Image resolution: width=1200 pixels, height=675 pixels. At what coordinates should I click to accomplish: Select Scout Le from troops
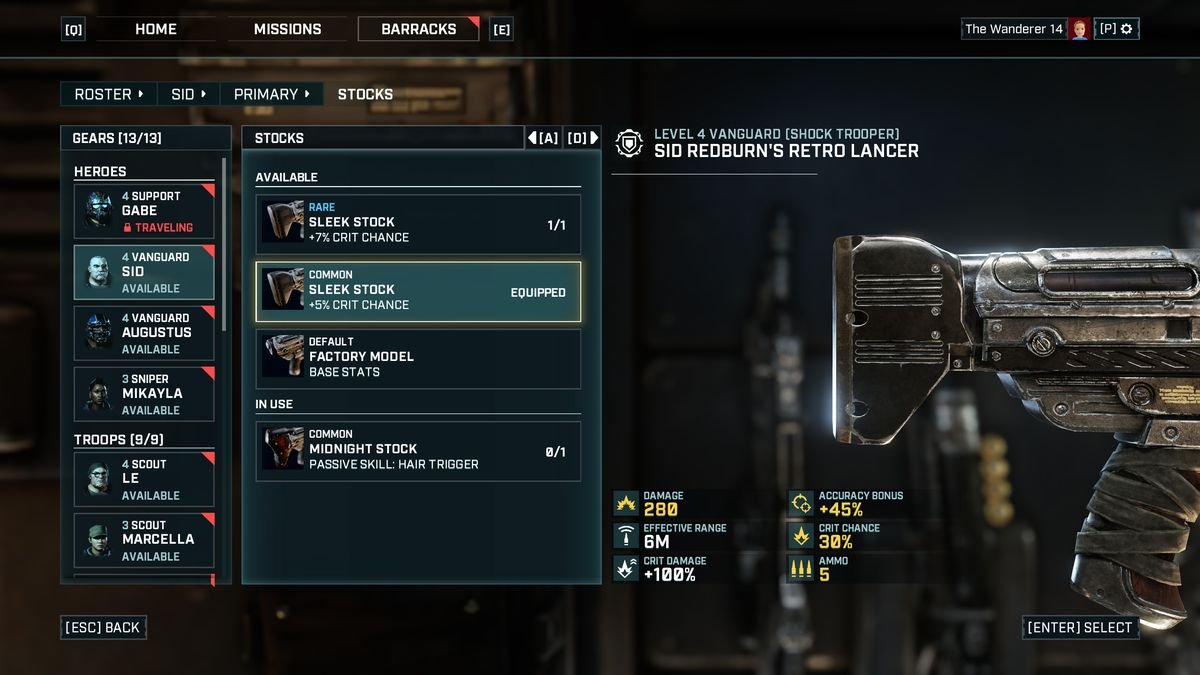tap(144, 479)
